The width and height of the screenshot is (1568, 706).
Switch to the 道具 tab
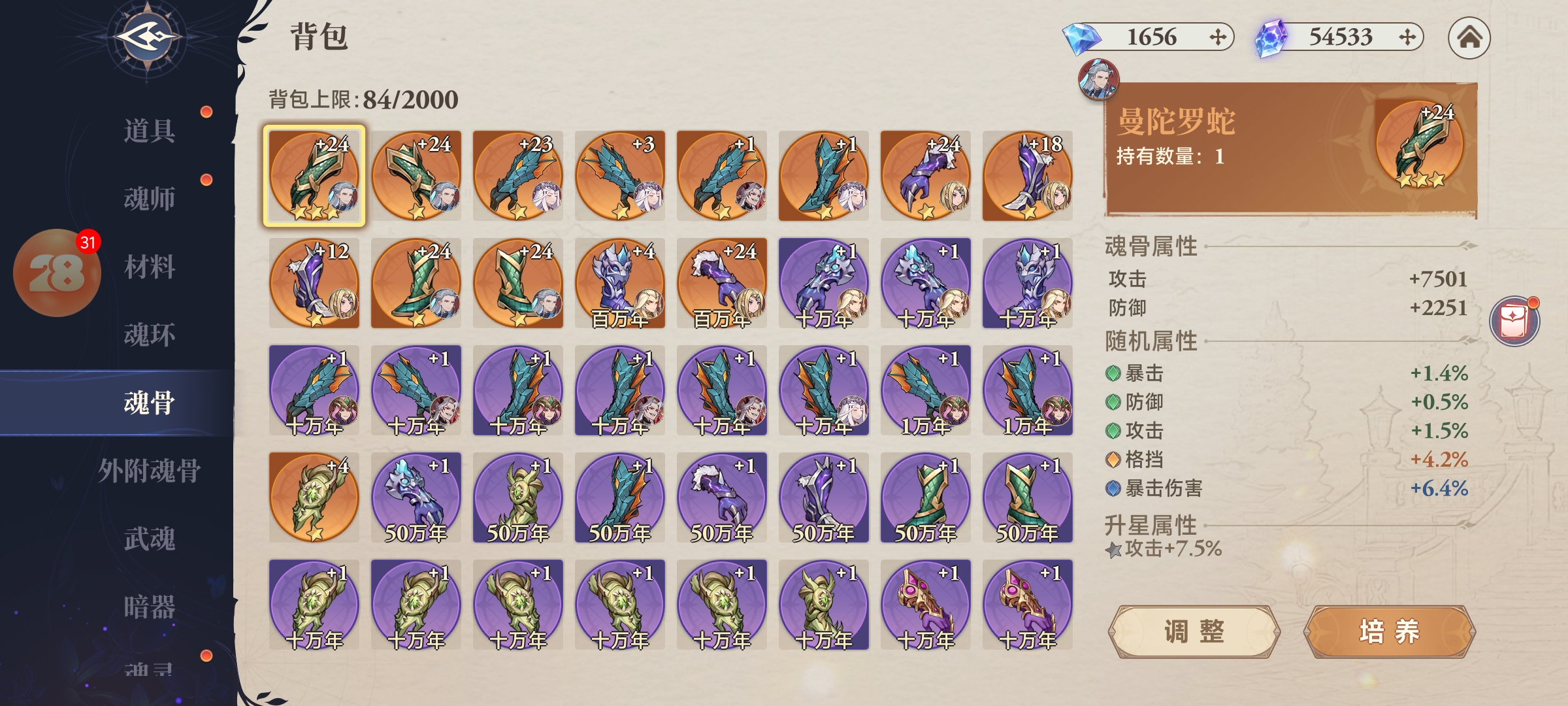[x=149, y=131]
